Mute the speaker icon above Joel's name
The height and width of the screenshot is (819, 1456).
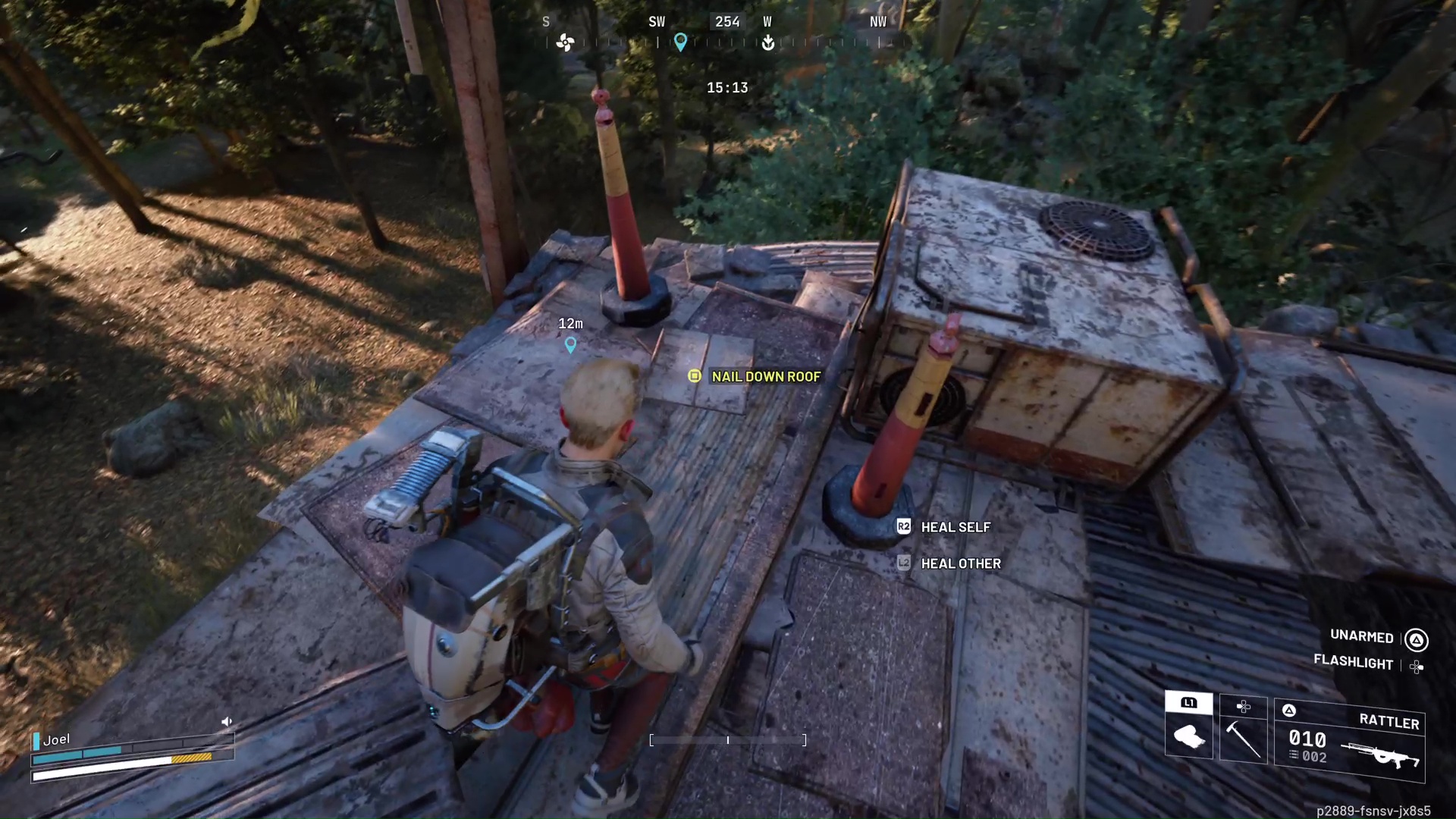226,721
